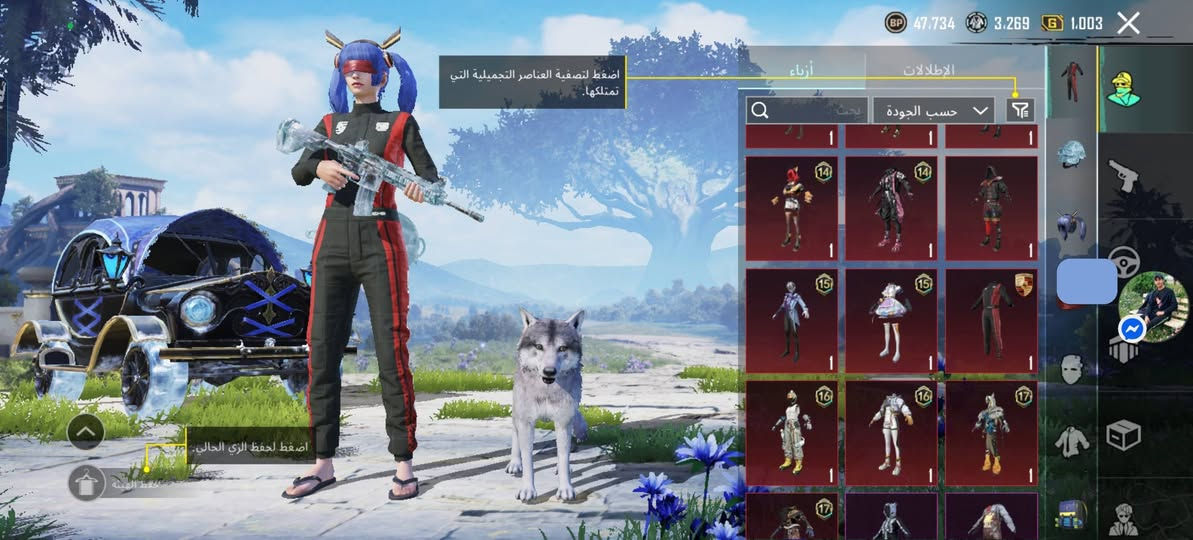Screen dimensions: 1193x540
Task: Show the blue pigtail hair category
Action: tap(1071, 225)
